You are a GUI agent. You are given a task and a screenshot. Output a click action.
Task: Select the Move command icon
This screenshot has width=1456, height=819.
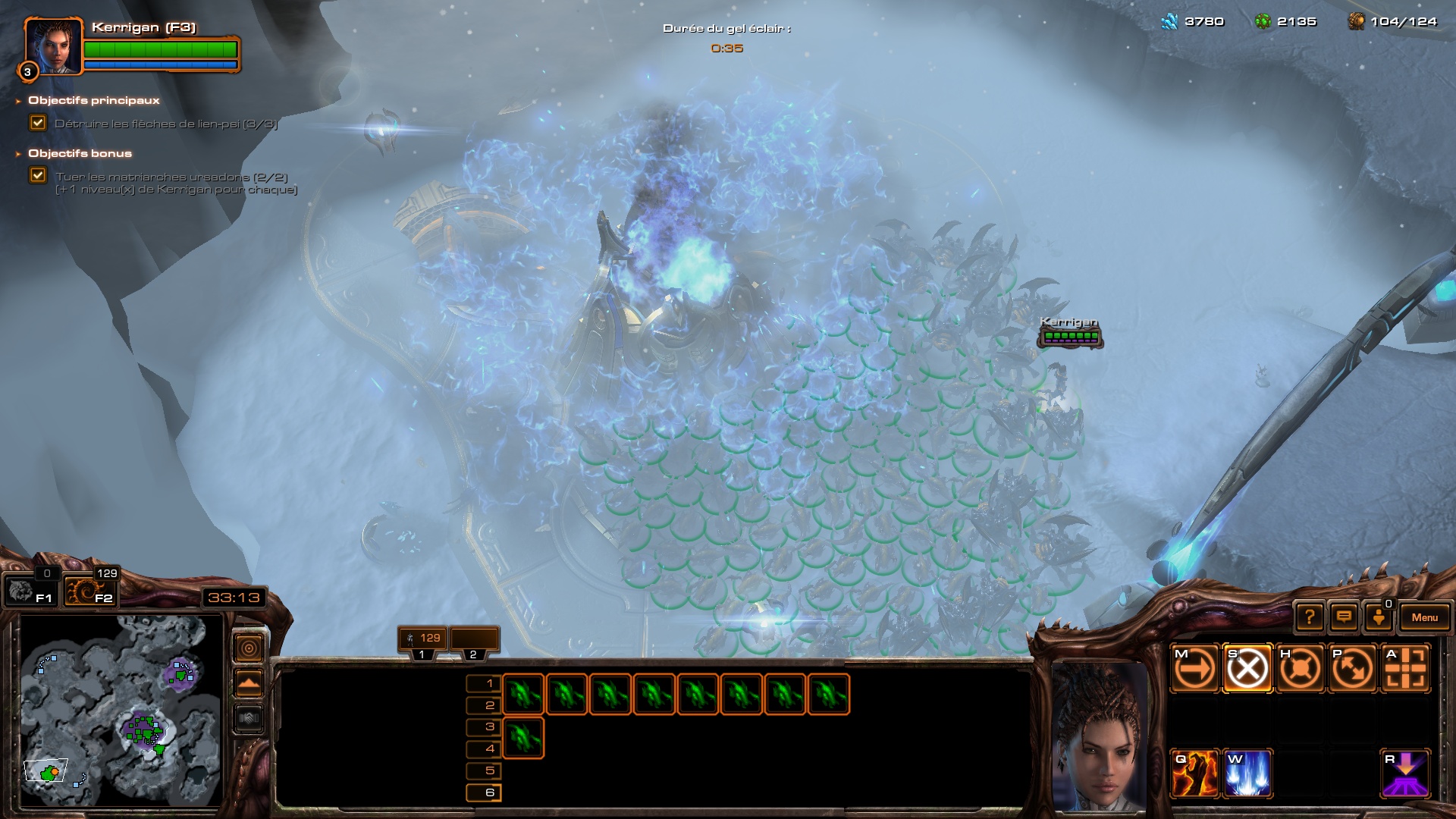[1194, 669]
